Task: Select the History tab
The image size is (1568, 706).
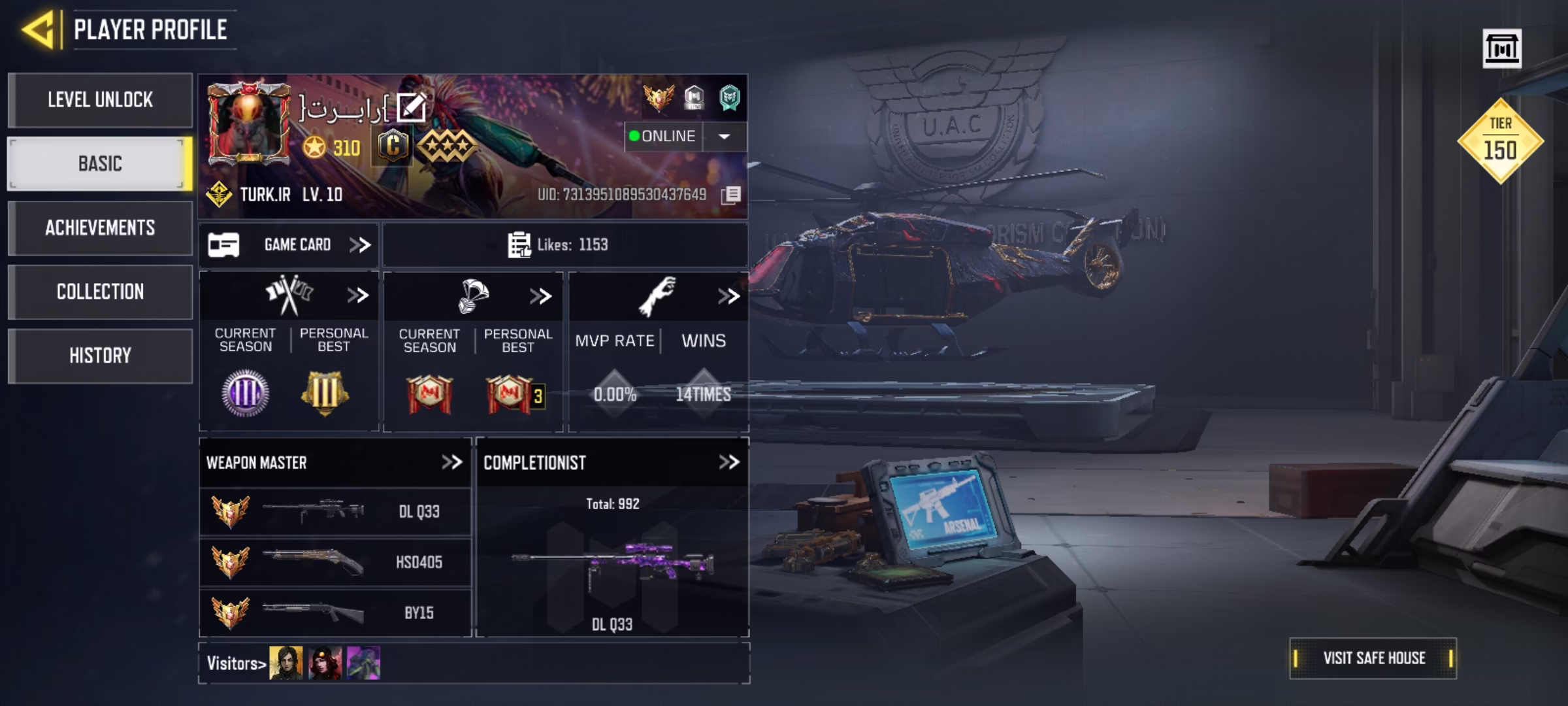Action: tap(100, 355)
